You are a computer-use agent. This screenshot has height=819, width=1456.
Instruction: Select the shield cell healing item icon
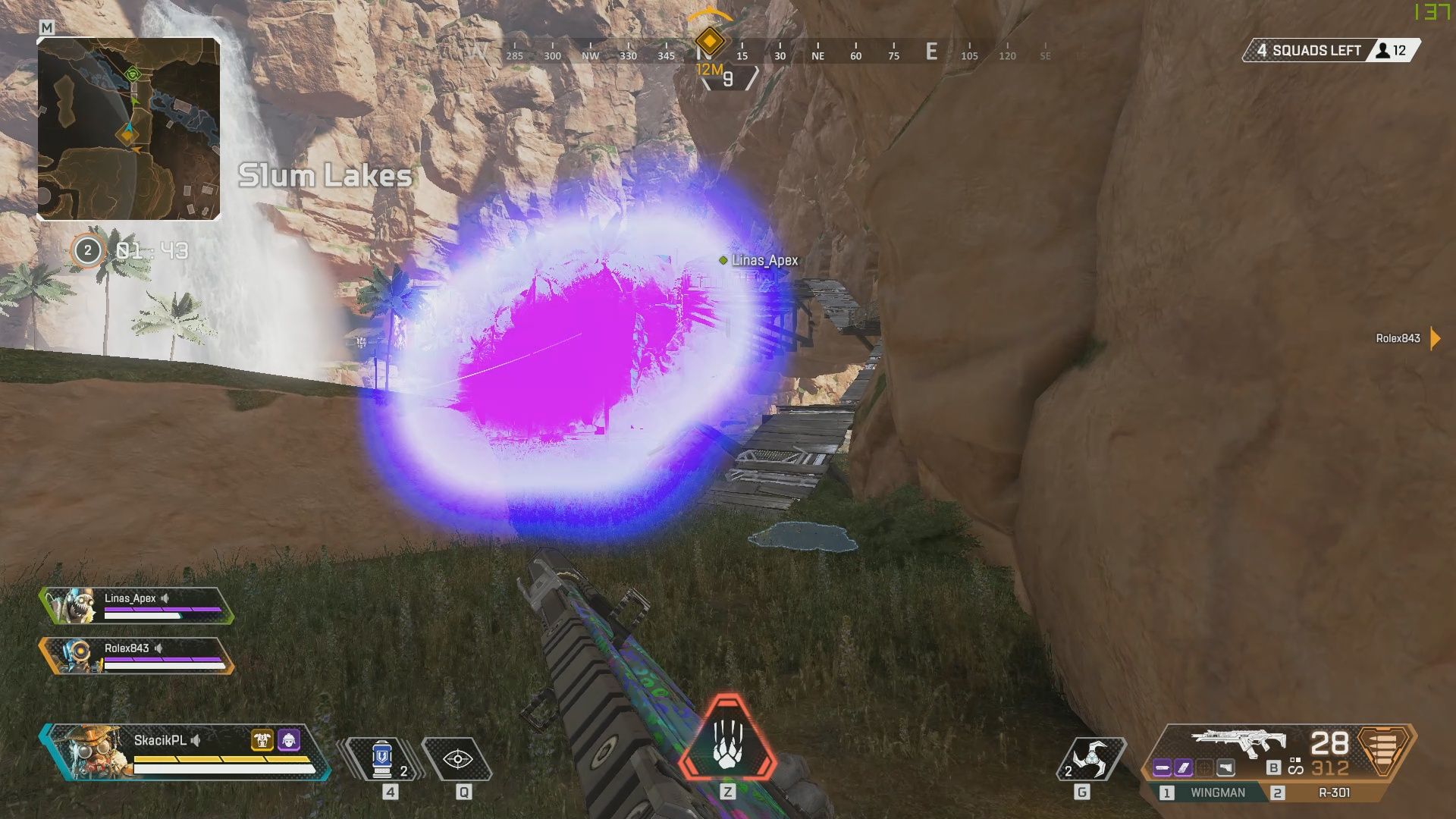(x=381, y=756)
